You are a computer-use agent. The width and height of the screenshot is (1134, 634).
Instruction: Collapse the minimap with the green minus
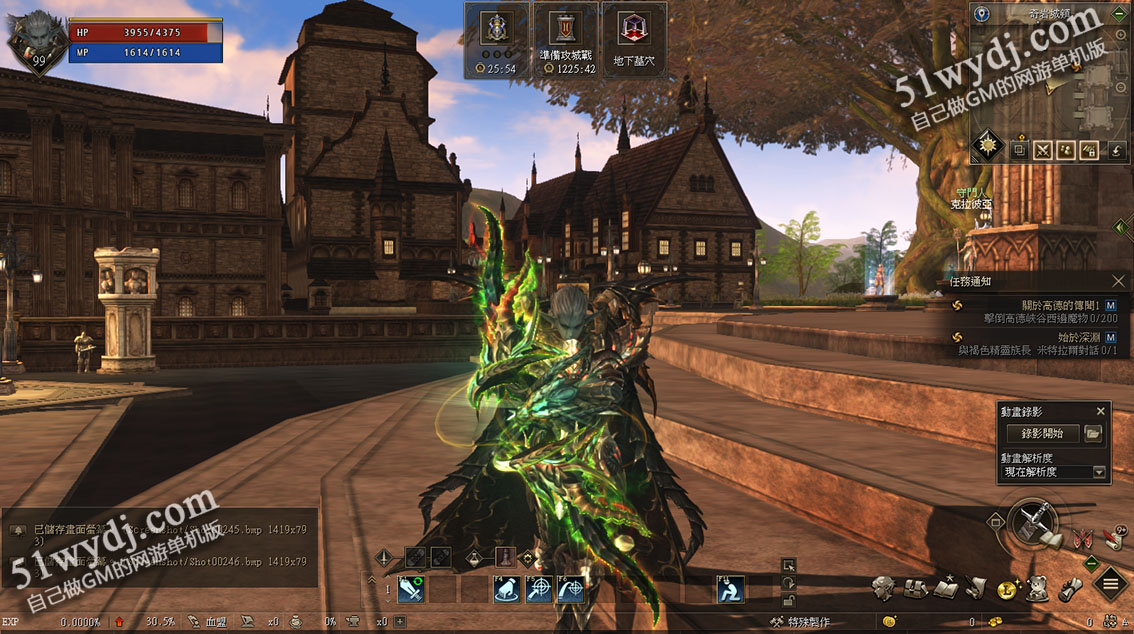click(x=1121, y=15)
